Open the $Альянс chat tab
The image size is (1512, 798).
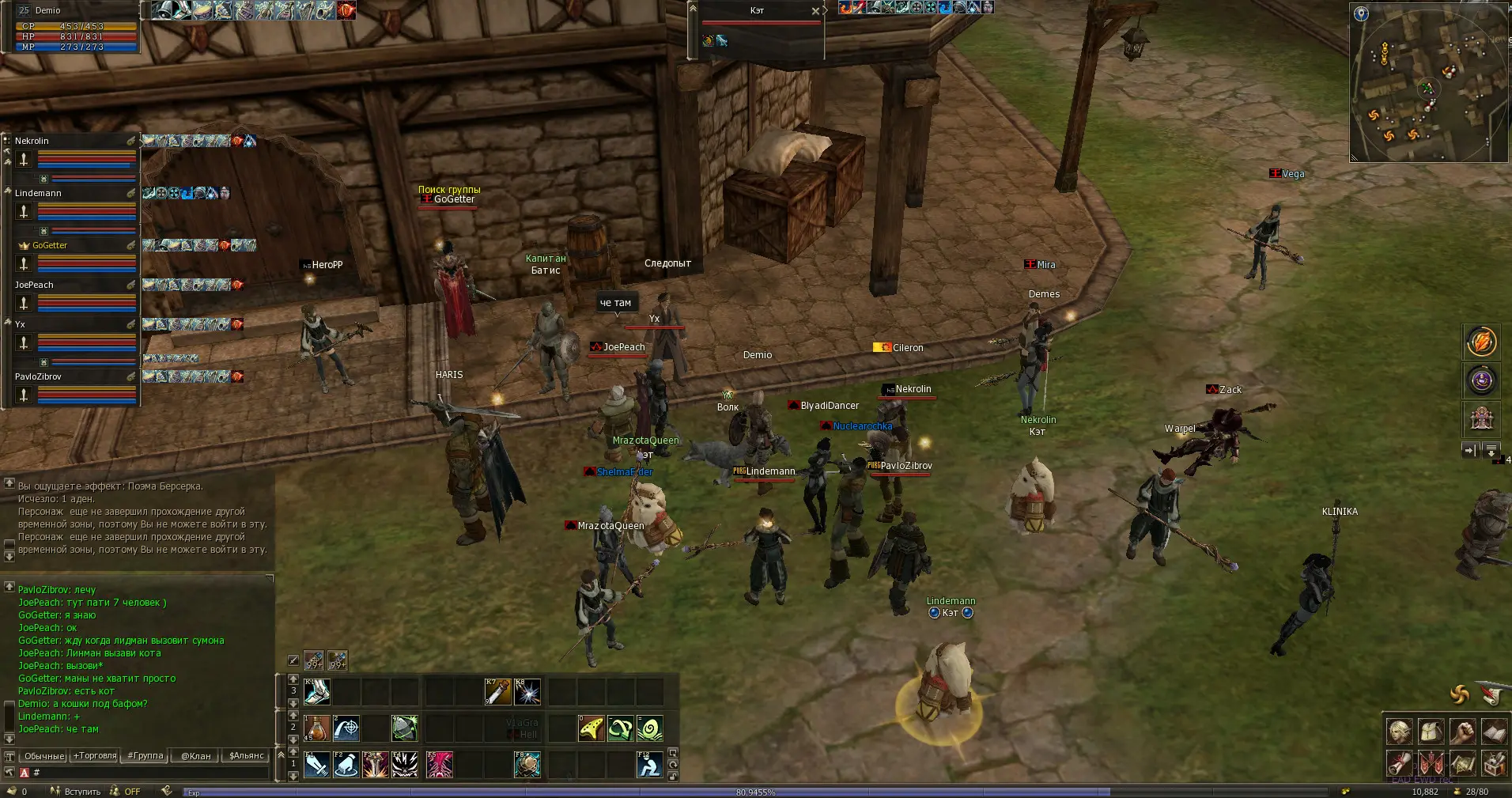246,756
